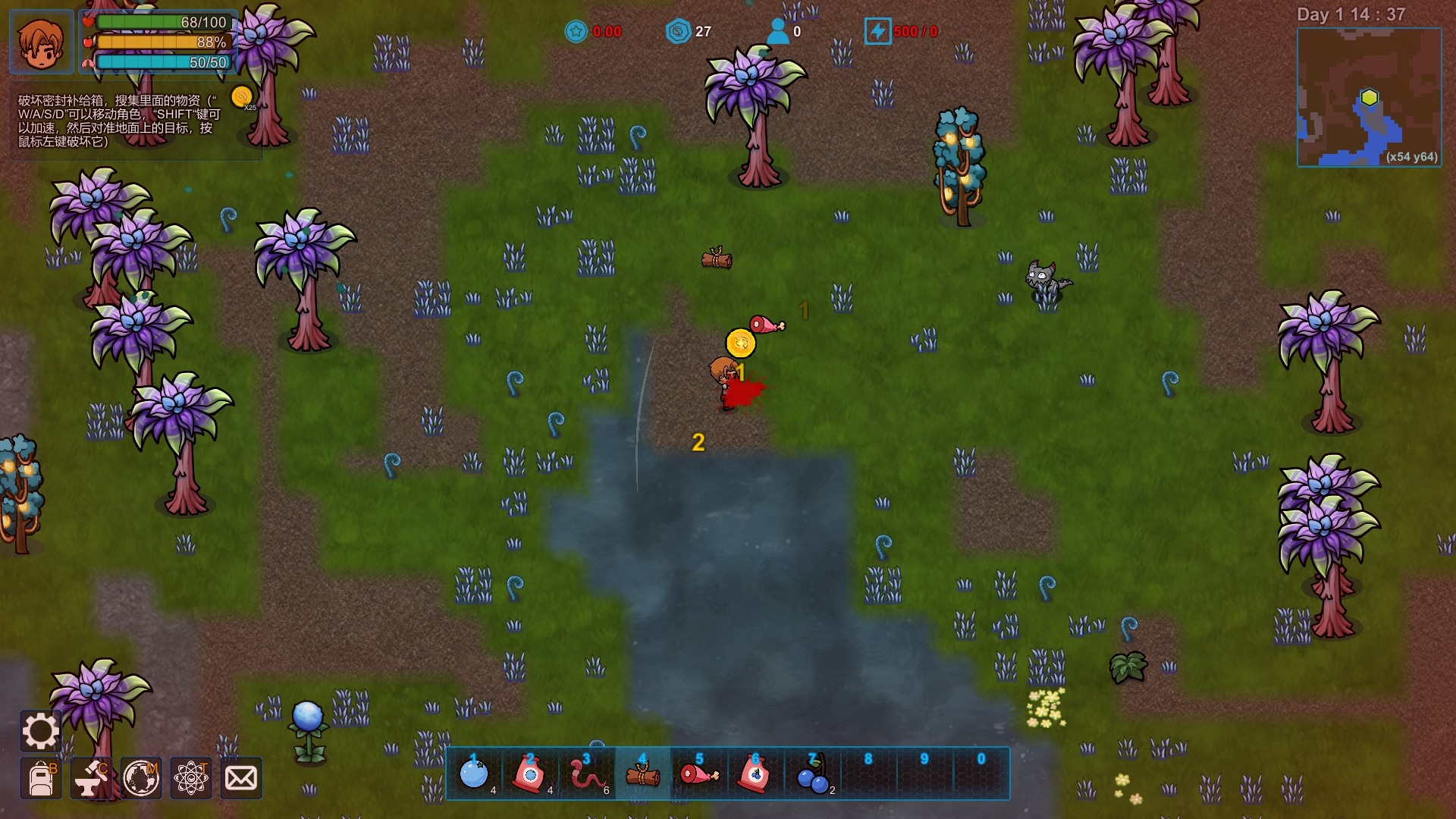
Task: Open the world map globe icon
Action: tap(141, 778)
